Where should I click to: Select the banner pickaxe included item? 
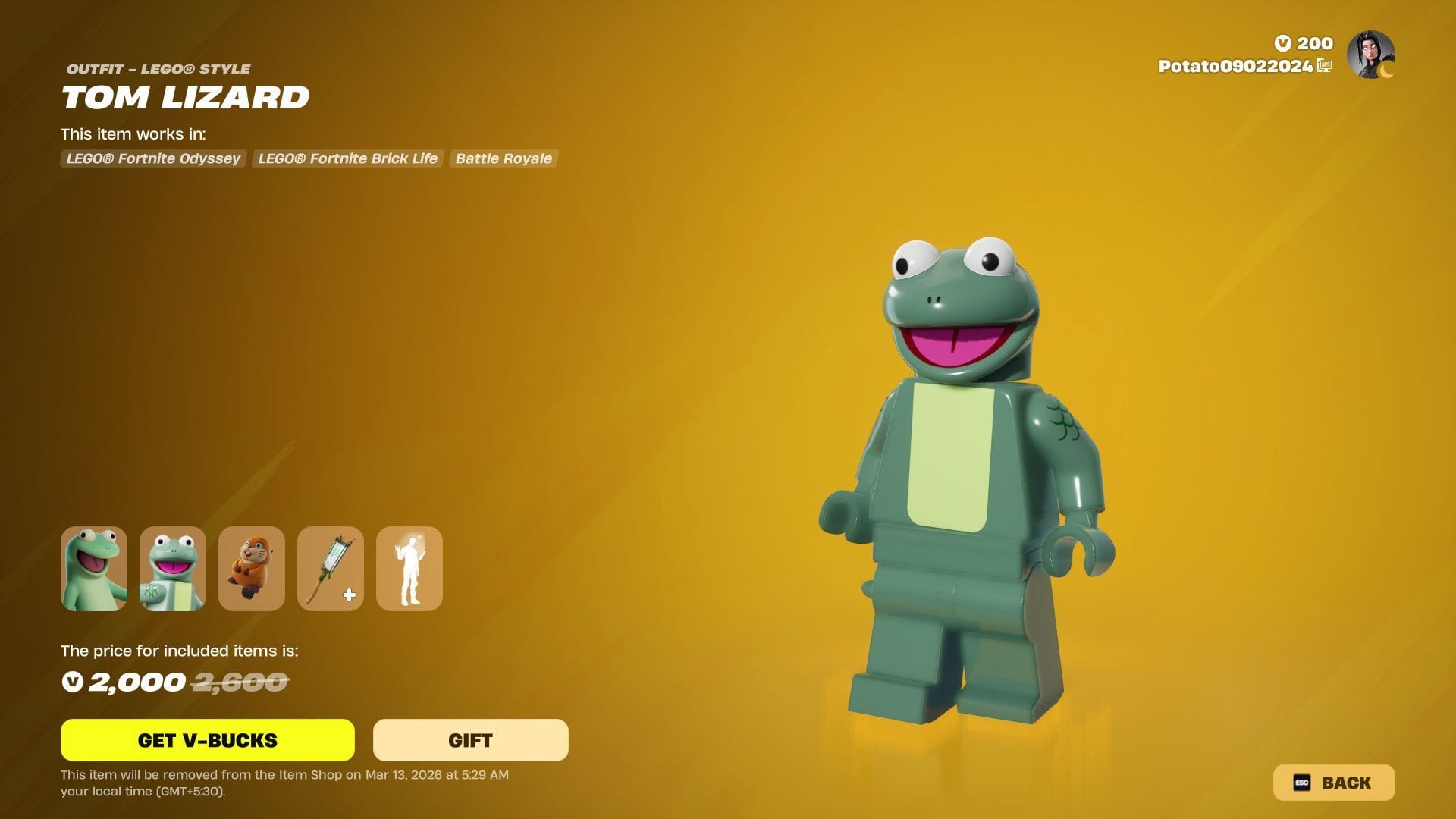(x=331, y=569)
